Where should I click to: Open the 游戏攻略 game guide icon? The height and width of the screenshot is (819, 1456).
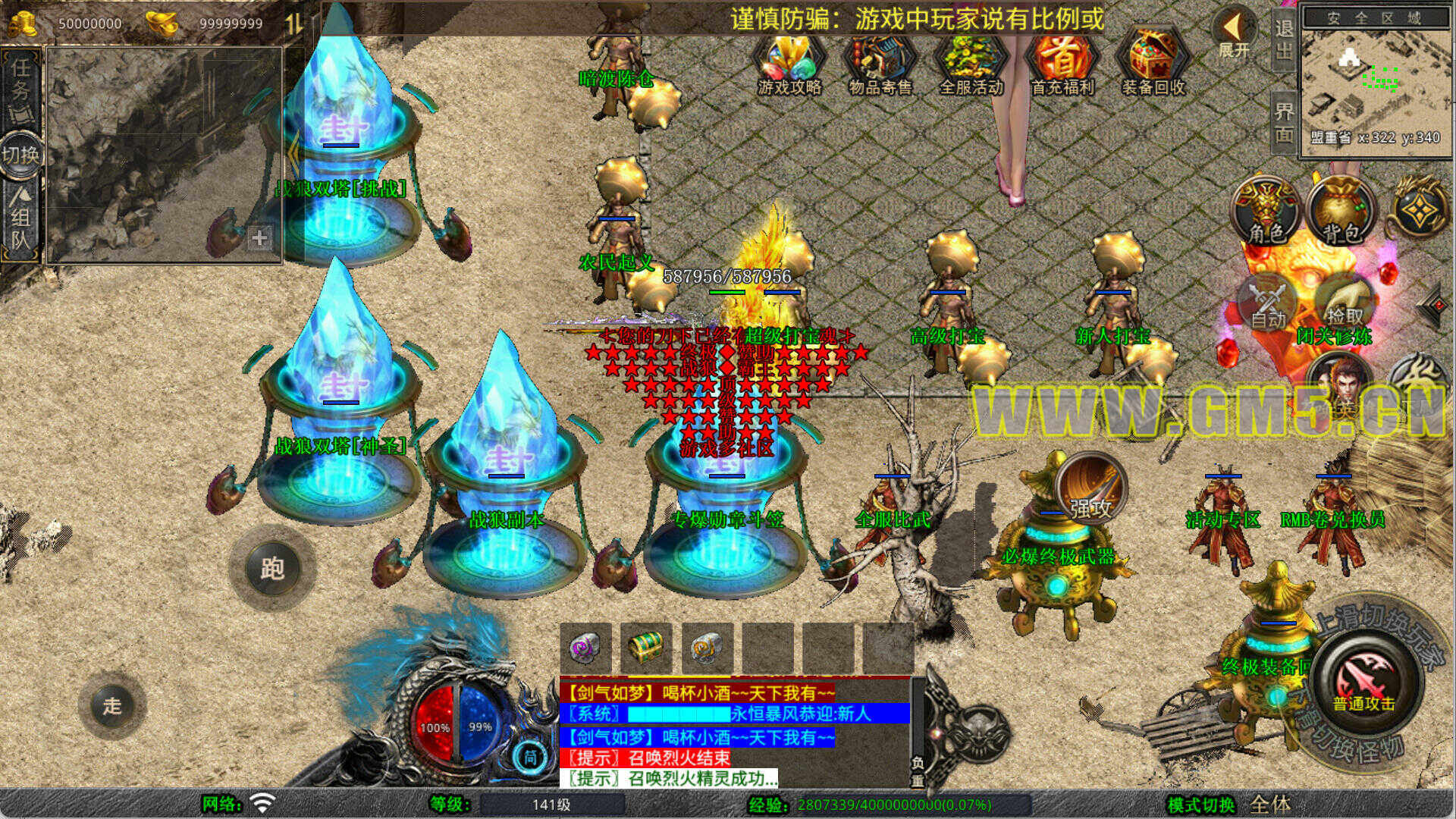tap(789, 66)
